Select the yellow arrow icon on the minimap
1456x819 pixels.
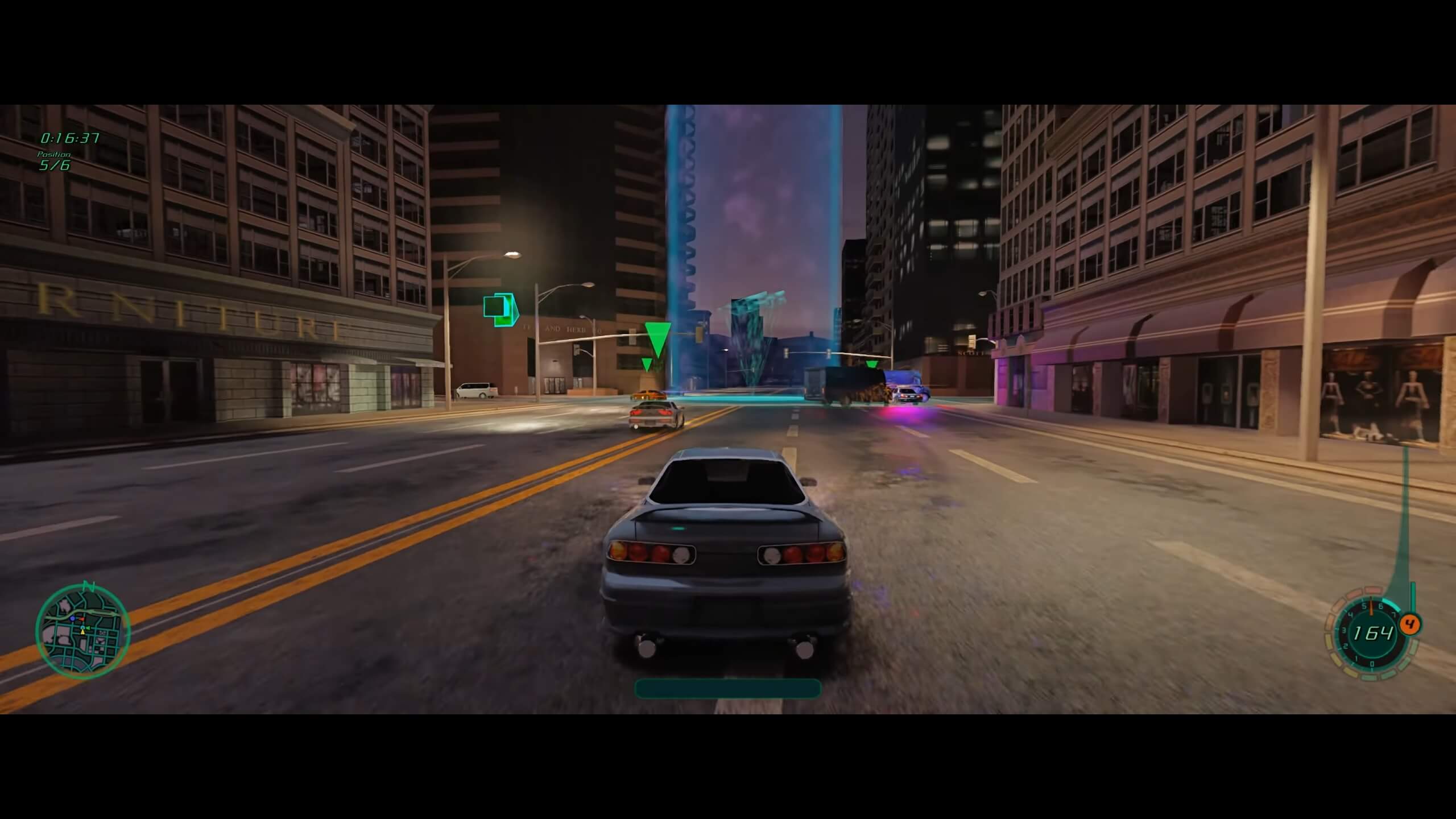[x=83, y=632]
